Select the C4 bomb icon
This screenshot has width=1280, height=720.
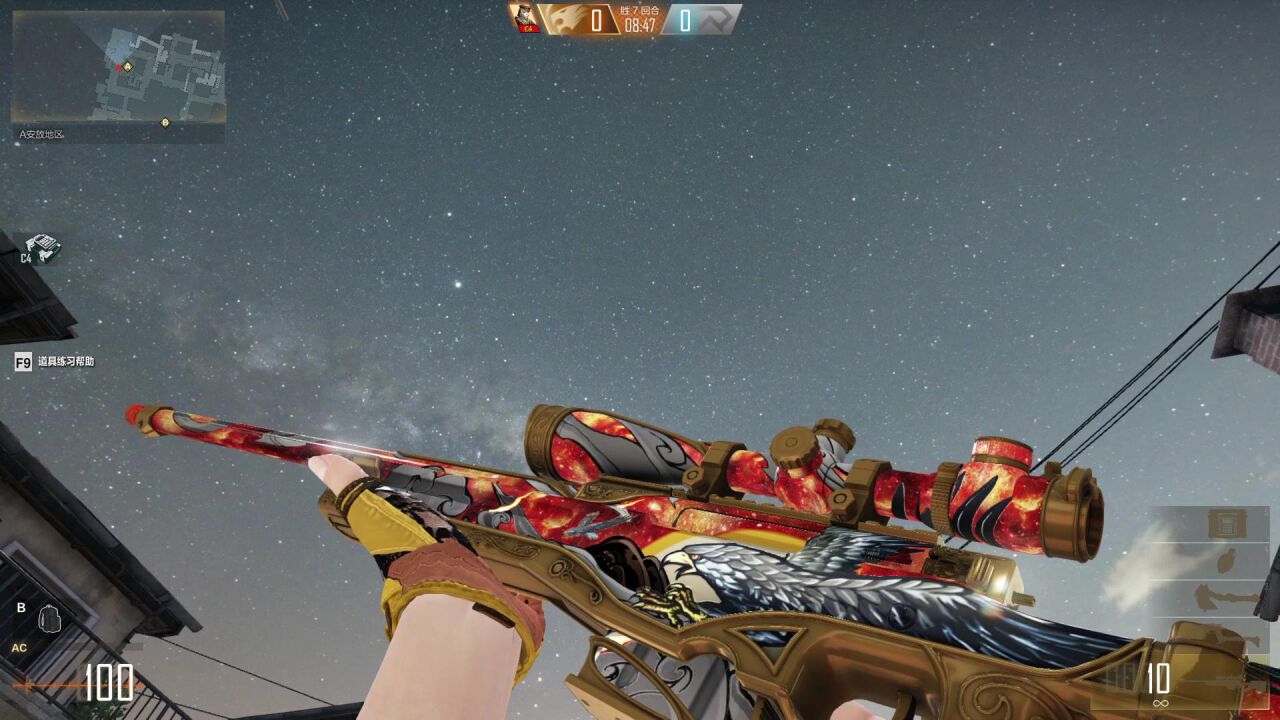pyautogui.click(x=41, y=245)
